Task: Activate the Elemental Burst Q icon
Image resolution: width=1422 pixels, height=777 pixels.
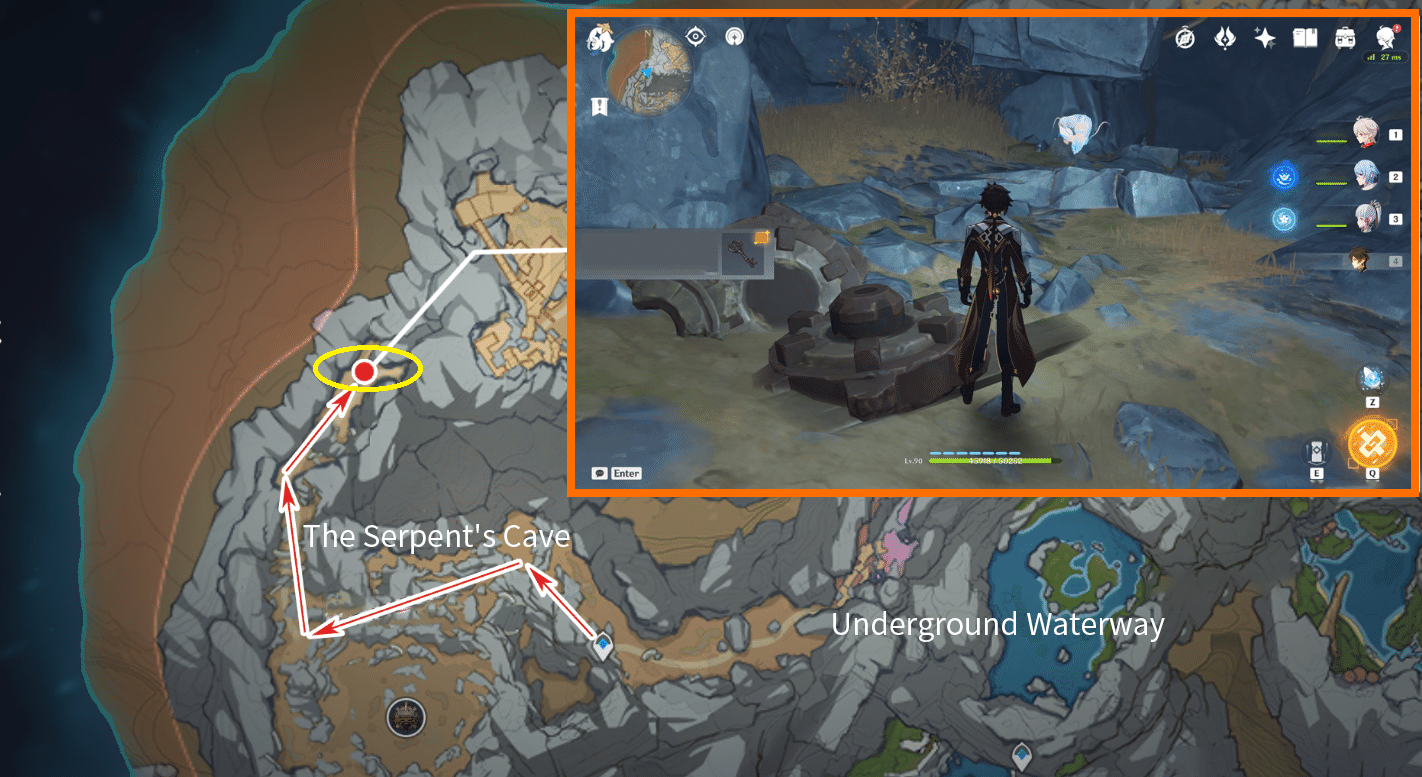Action: pyautogui.click(x=1370, y=443)
